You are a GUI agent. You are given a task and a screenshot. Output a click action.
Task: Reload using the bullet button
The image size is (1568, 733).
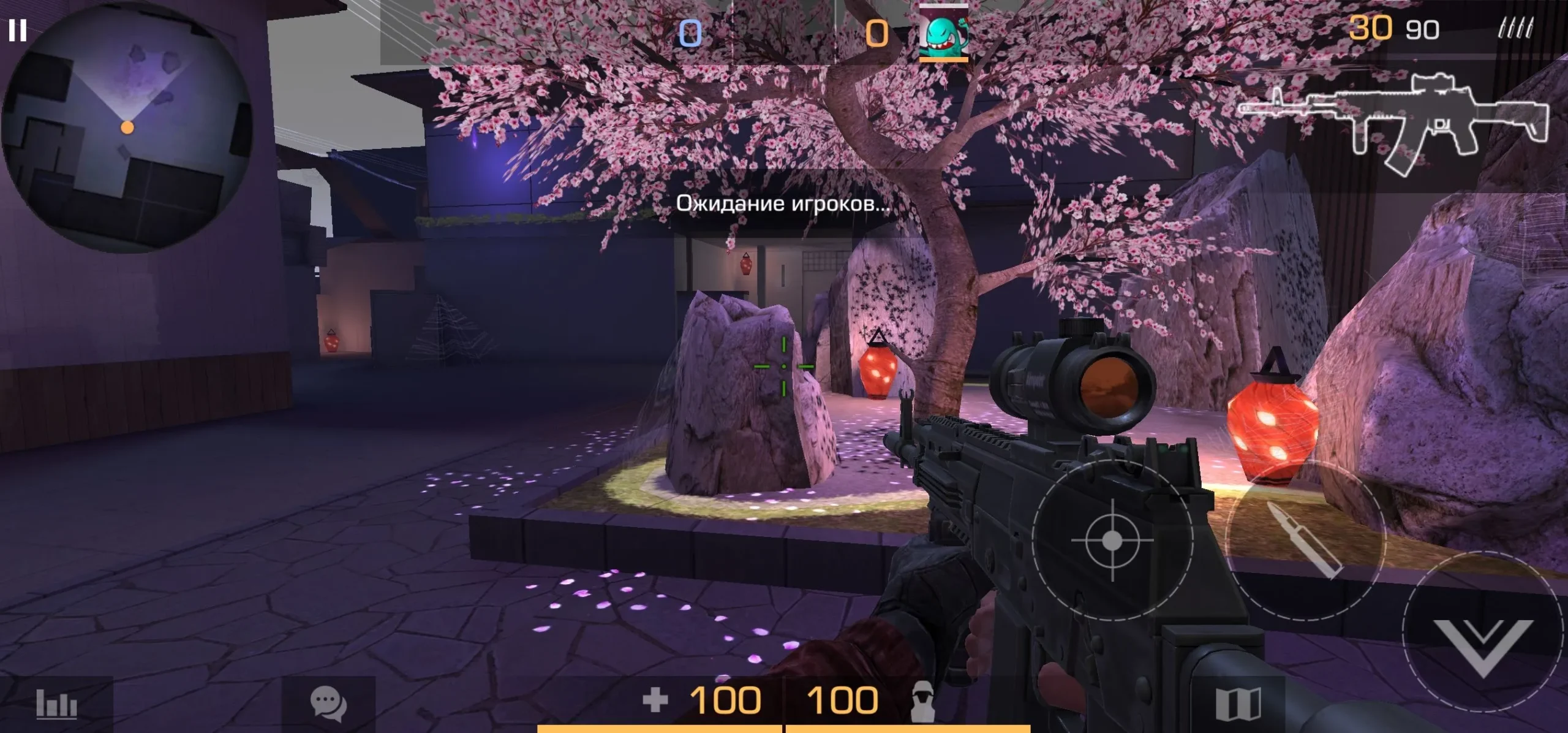[x=1305, y=540]
